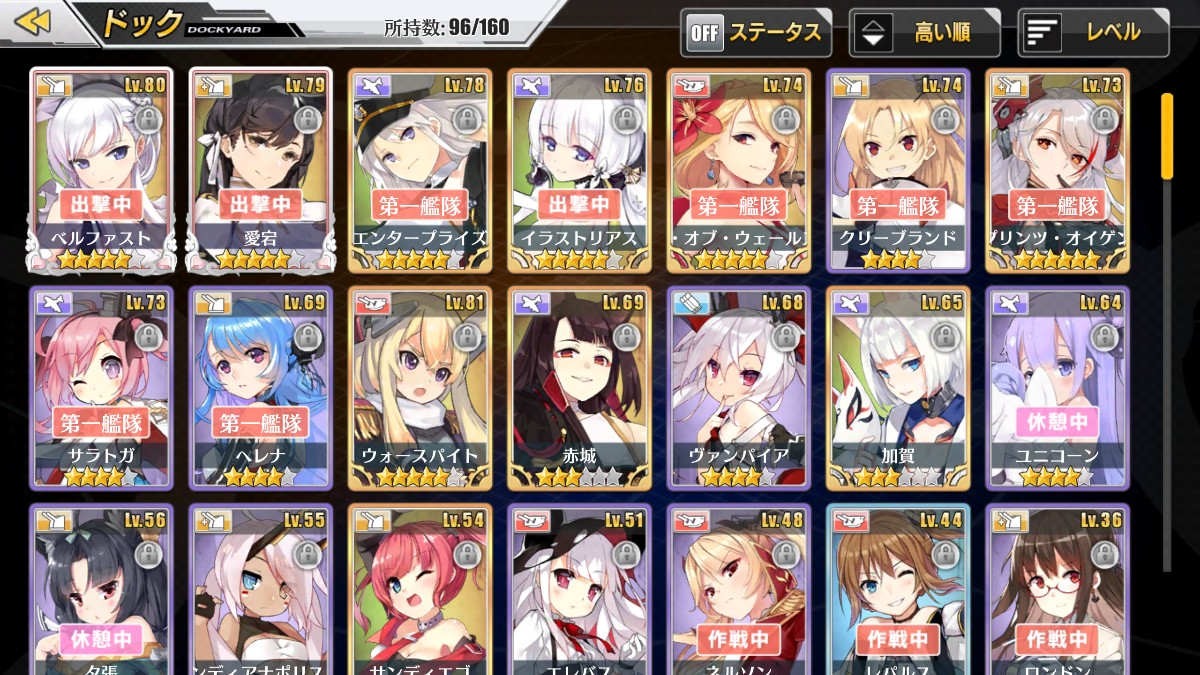Choose the Lv.74 blonde red-flower ship card
The image size is (1200, 675).
coord(739,170)
